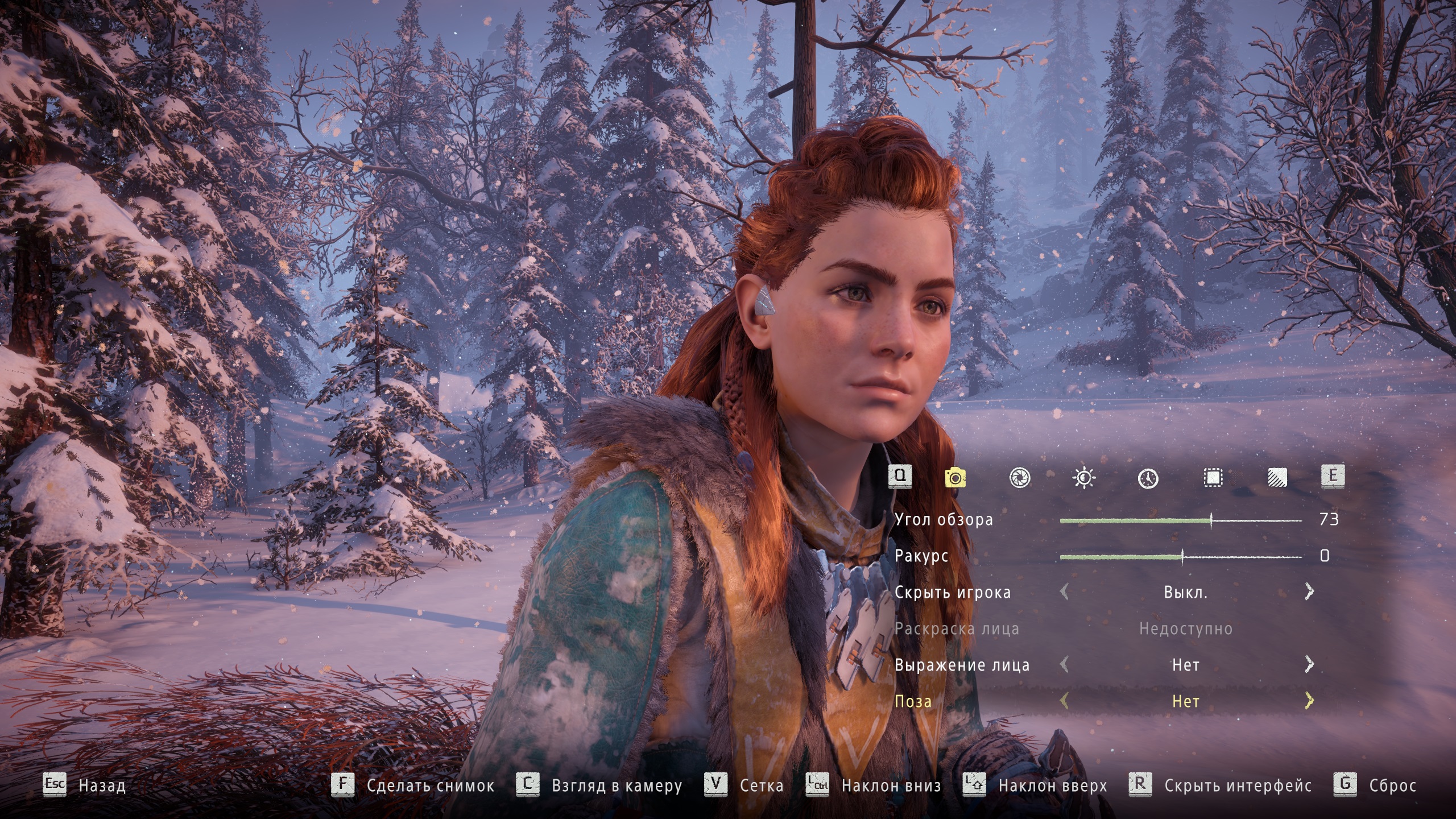The image size is (1456, 819).
Task: Cycle Поза backward with left arrow
Action: (x=1064, y=701)
